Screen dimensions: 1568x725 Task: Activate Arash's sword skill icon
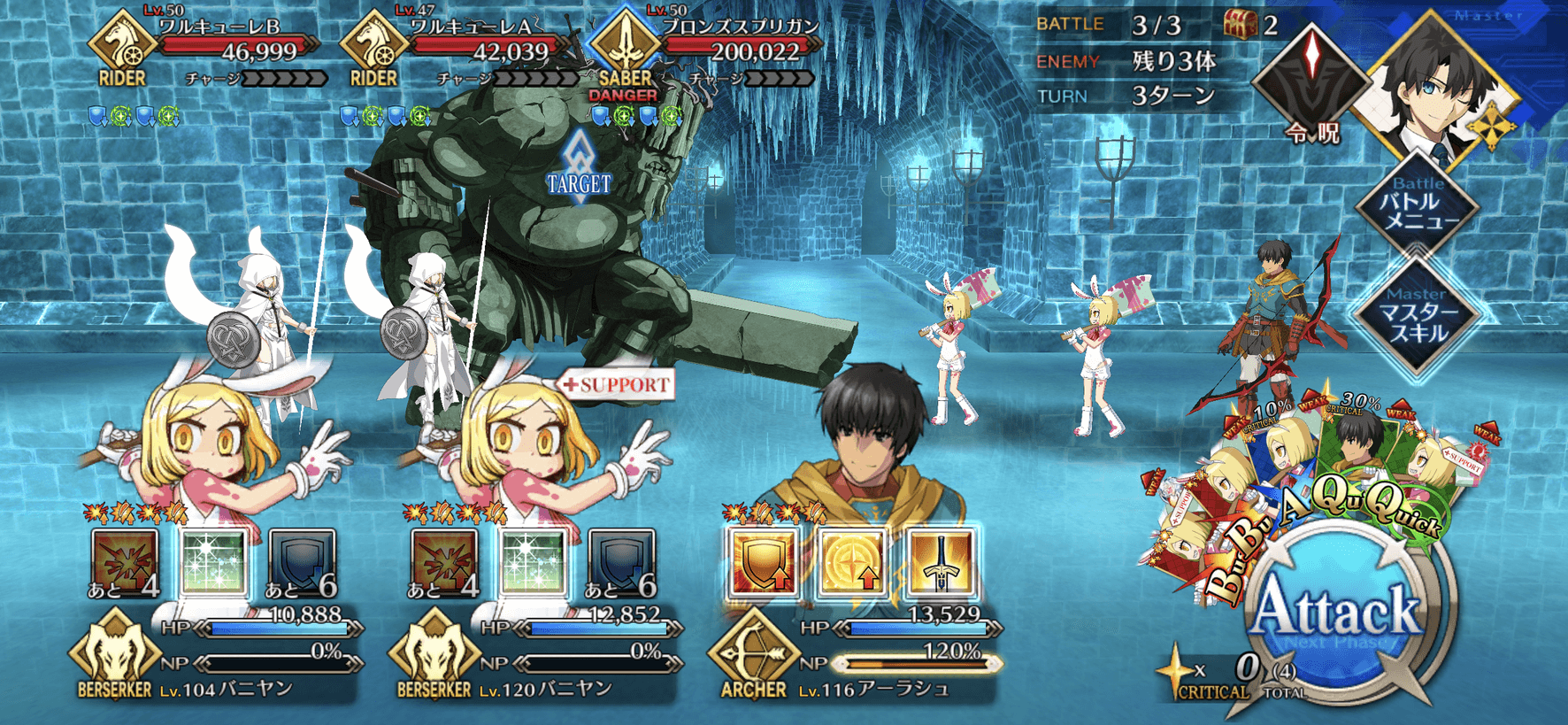coord(941,562)
